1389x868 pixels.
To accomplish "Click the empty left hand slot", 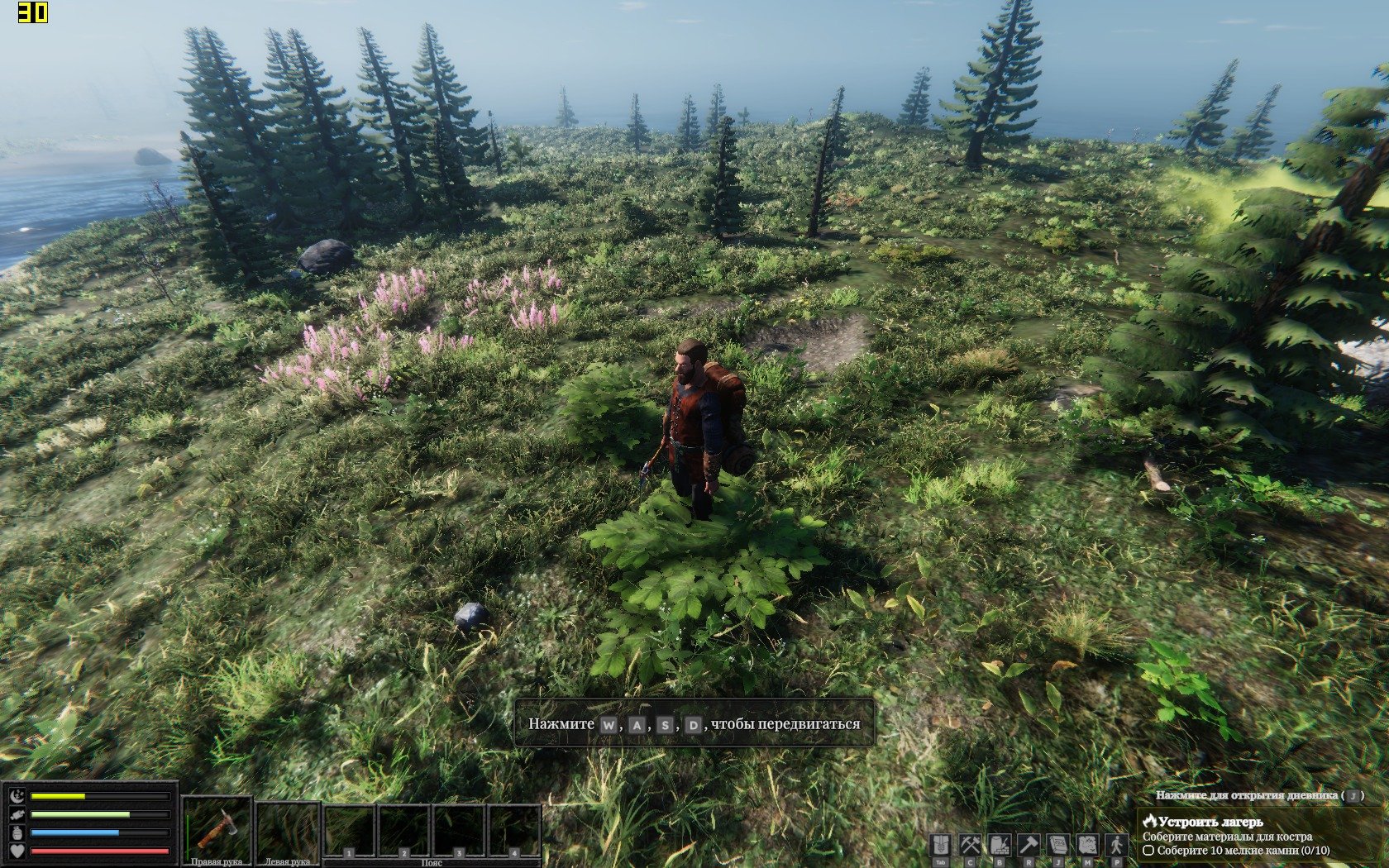I will pos(288,829).
